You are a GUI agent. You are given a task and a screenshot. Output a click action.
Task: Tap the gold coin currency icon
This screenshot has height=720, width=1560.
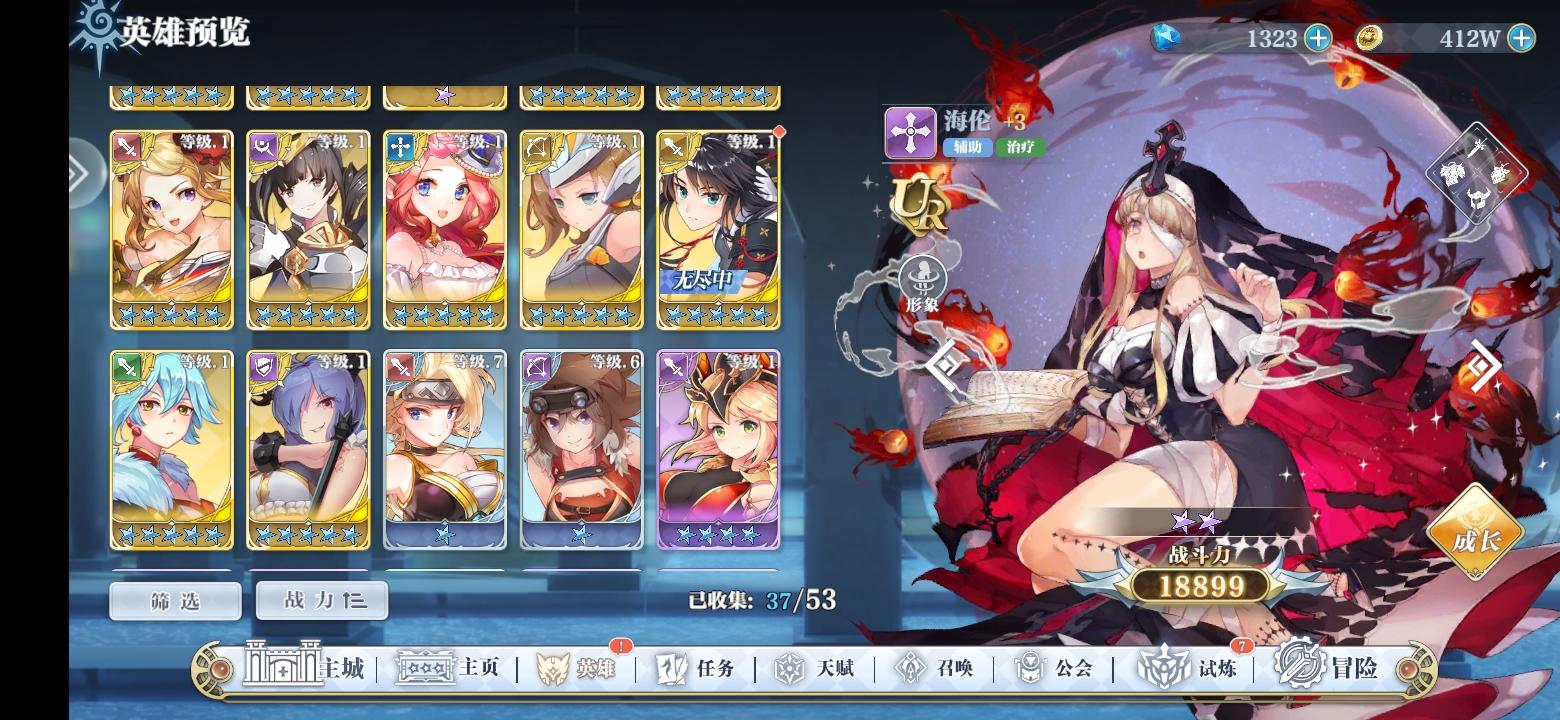point(1369,38)
